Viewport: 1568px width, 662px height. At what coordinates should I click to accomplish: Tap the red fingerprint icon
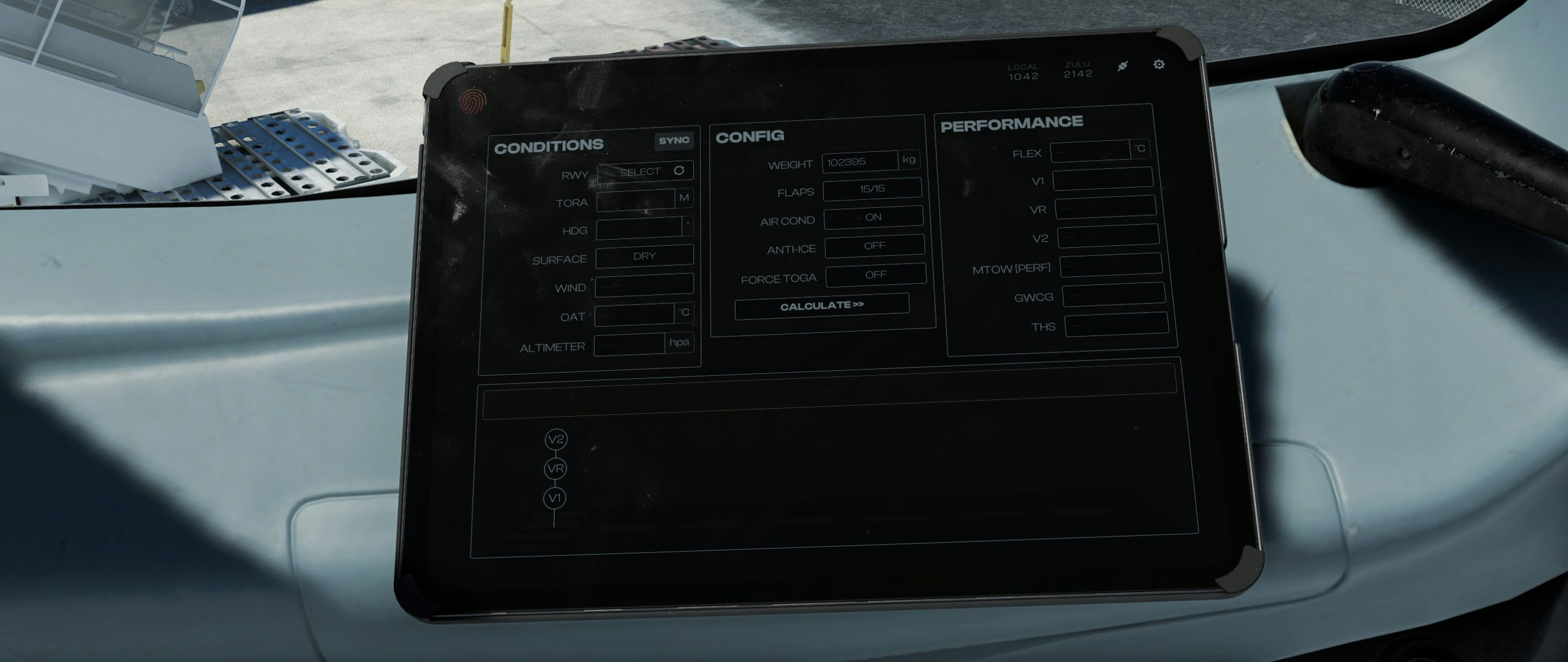[471, 102]
